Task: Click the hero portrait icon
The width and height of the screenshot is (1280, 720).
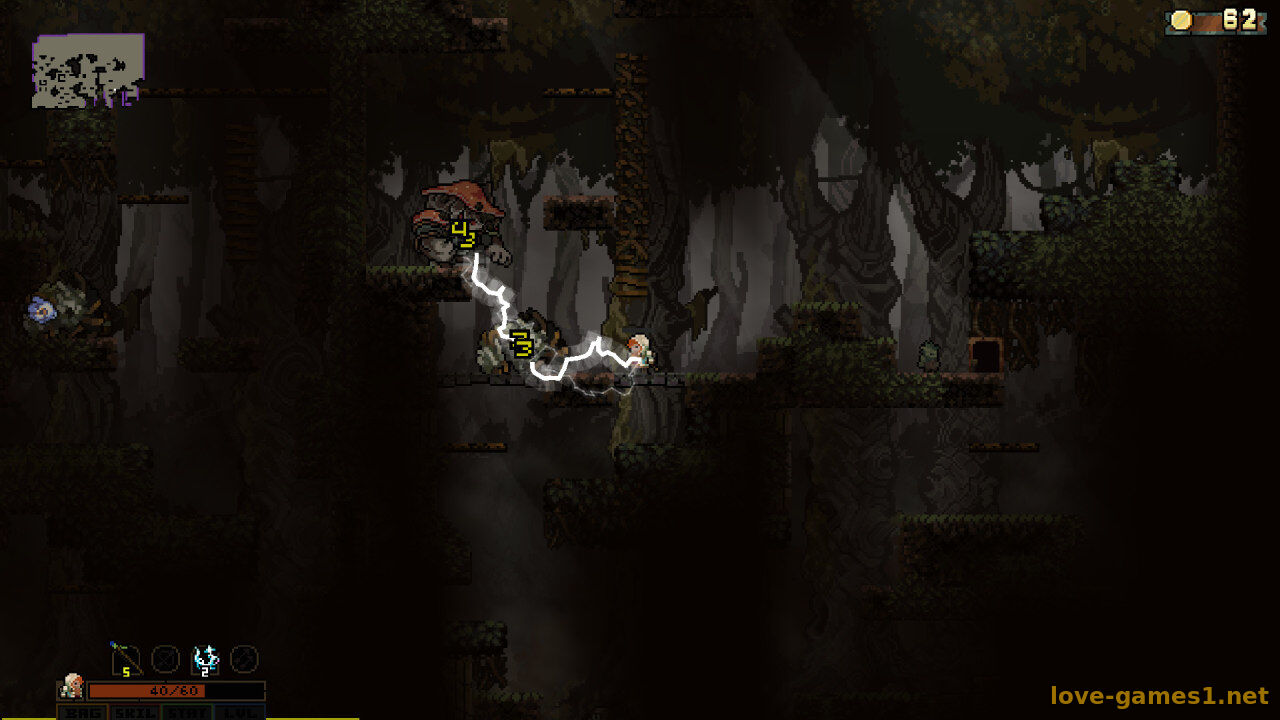Action: tap(71, 687)
